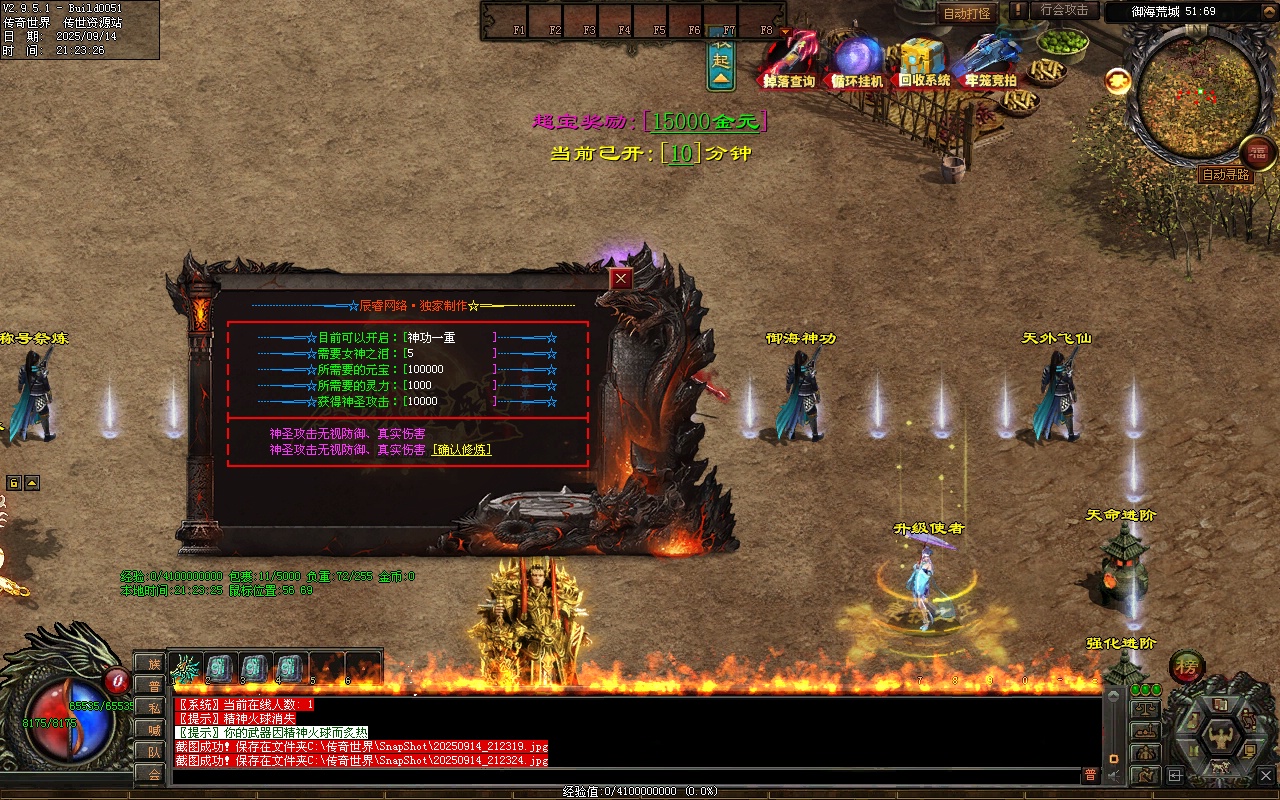Switch to 喊 shout chat channel
This screenshot has height=800, width=1280.
153,729
